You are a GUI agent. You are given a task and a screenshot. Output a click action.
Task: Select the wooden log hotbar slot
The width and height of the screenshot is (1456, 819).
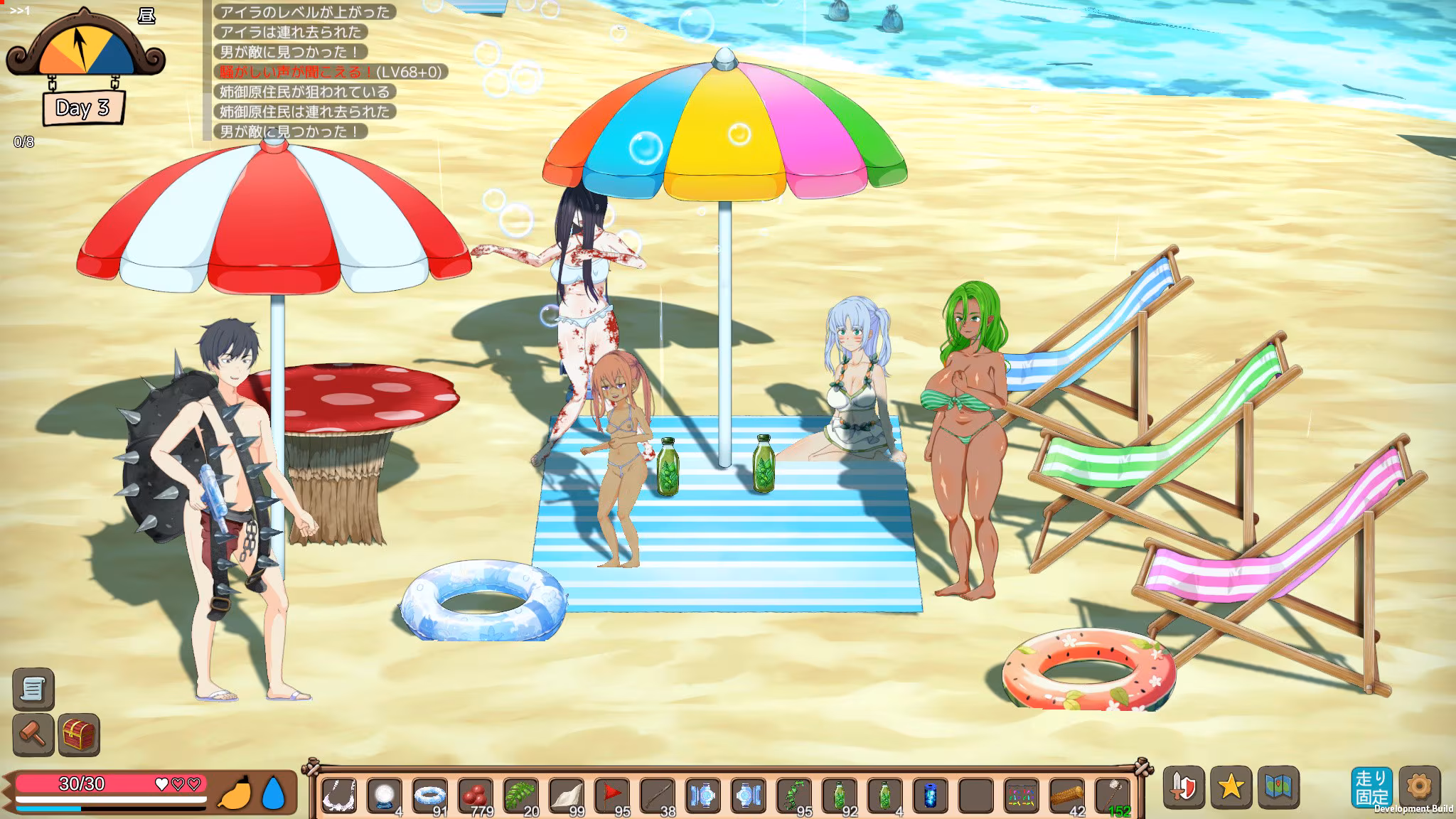coord(1067,796)
